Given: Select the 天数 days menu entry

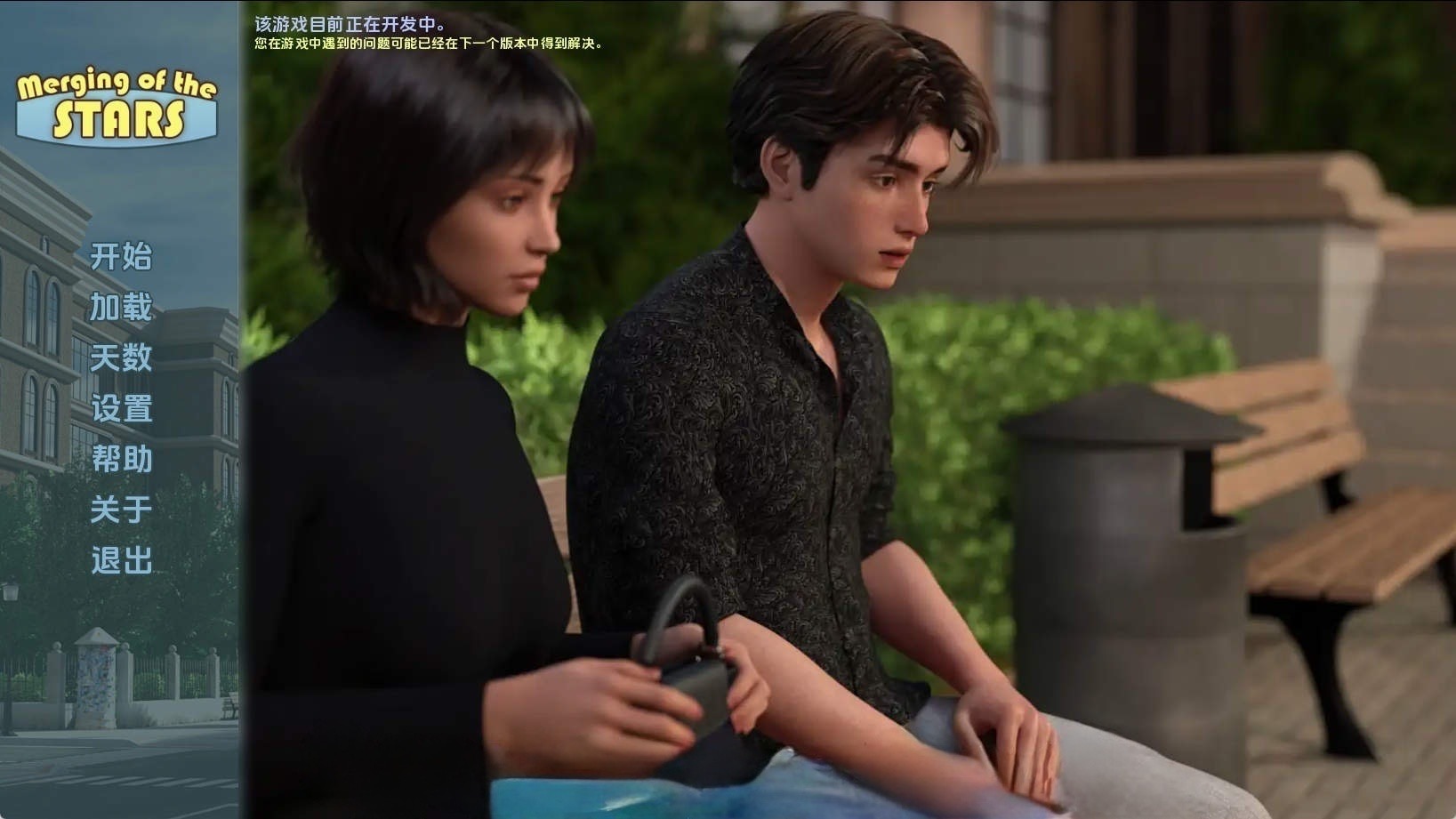Looking at the screenshot, I should pyautogui.click(x=121, y=357).
